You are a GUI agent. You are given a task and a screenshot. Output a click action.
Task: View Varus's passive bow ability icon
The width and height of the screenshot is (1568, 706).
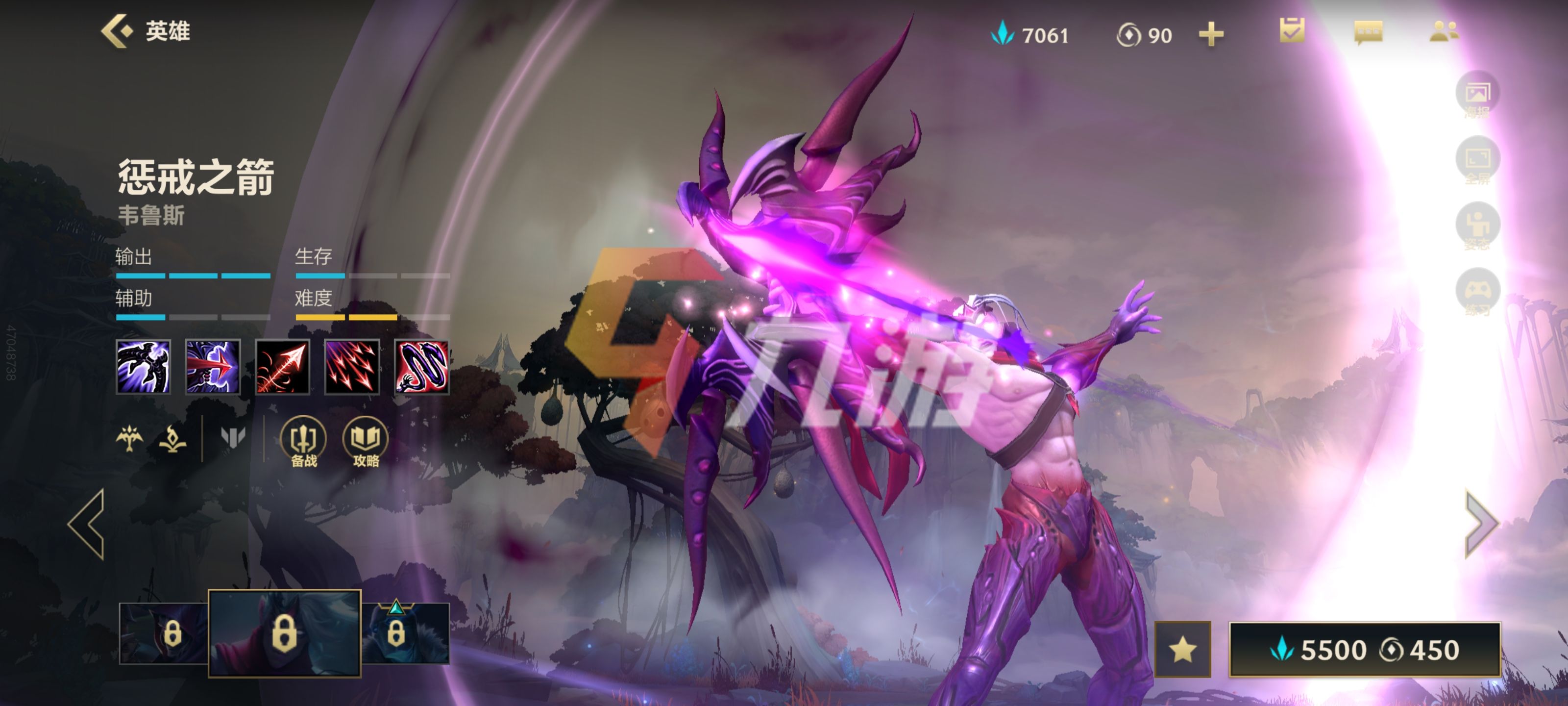pyautogui.click(x=143, y=367)
